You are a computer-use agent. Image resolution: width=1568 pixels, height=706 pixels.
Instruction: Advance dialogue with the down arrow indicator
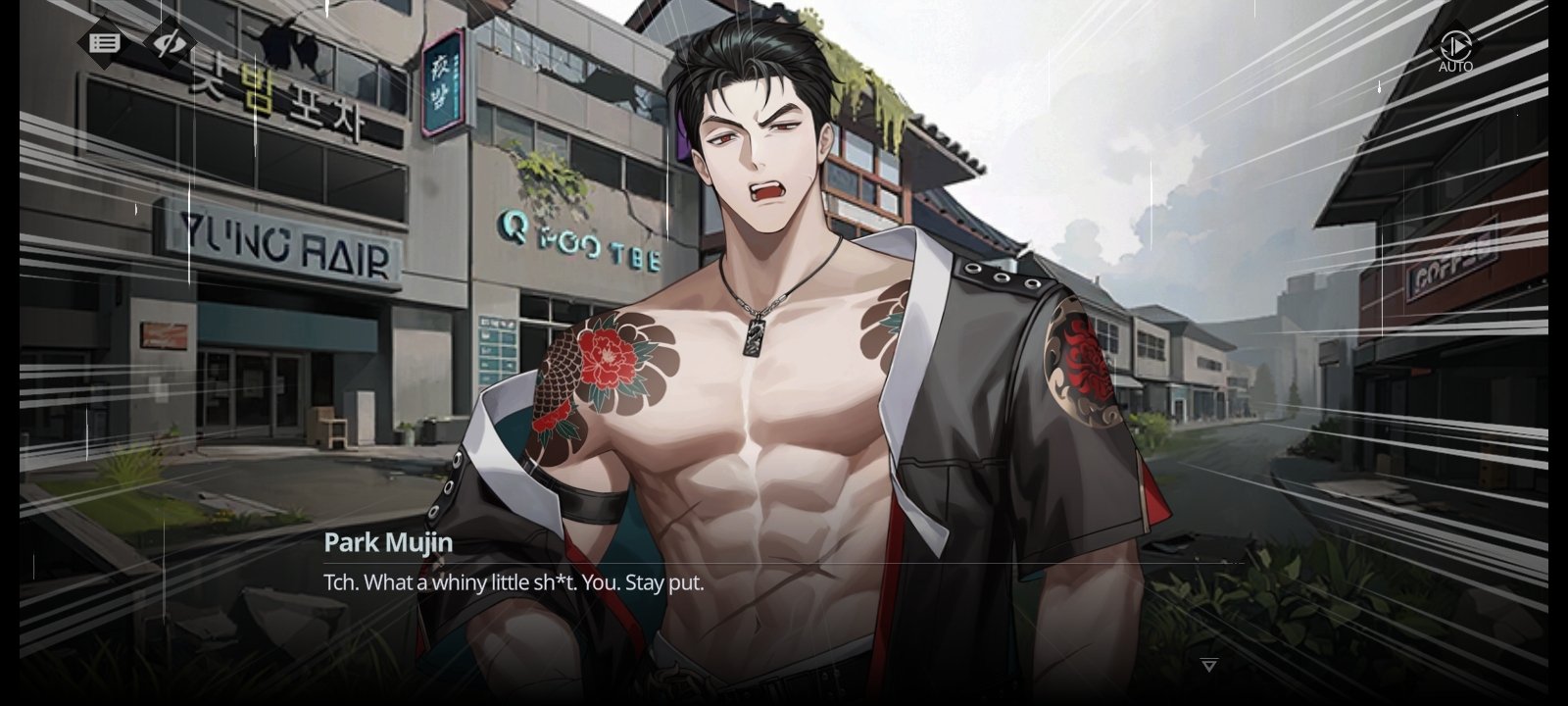(x=1209, y=666)
